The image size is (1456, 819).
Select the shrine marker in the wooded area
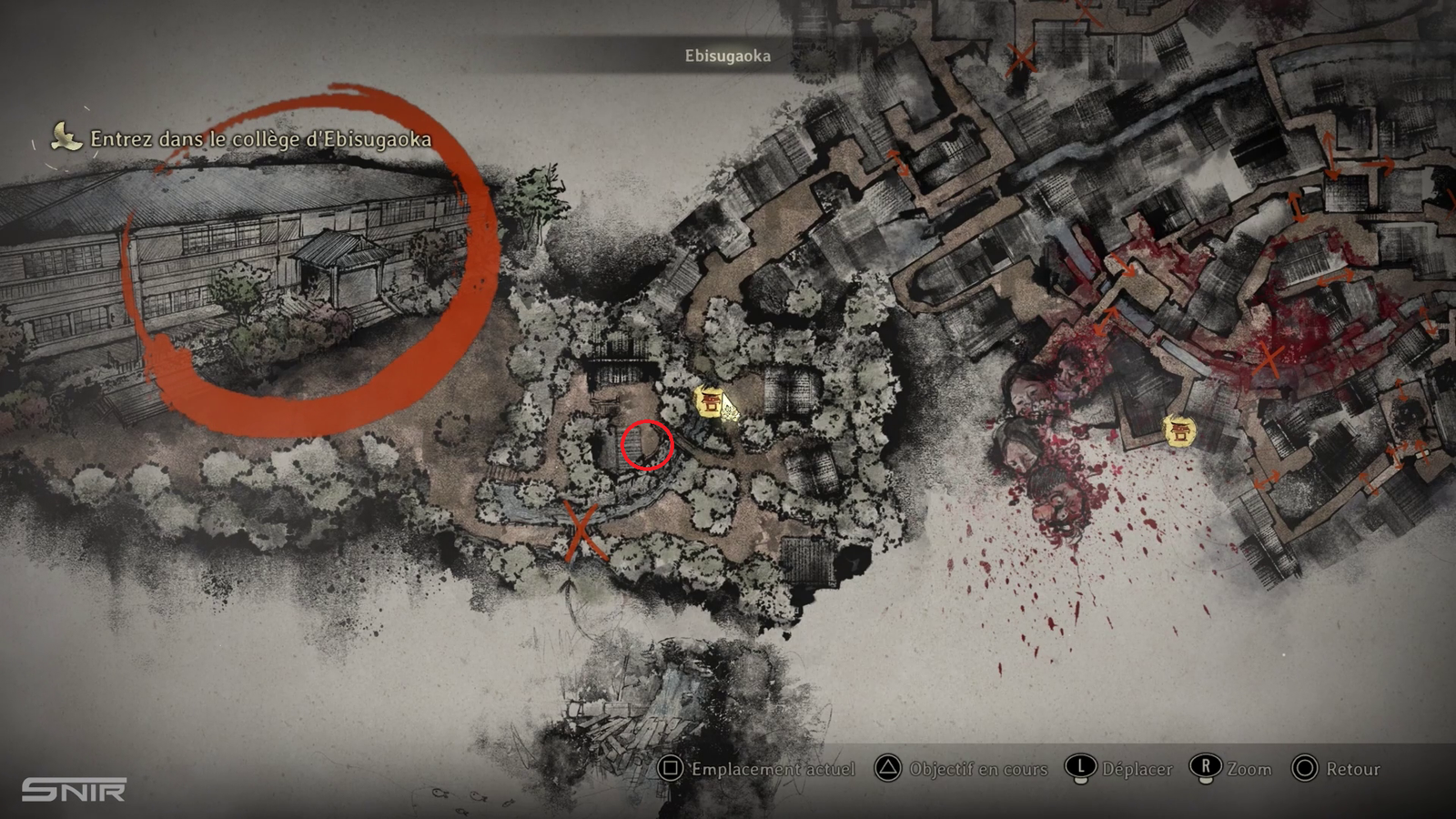(x=709, y=401)
